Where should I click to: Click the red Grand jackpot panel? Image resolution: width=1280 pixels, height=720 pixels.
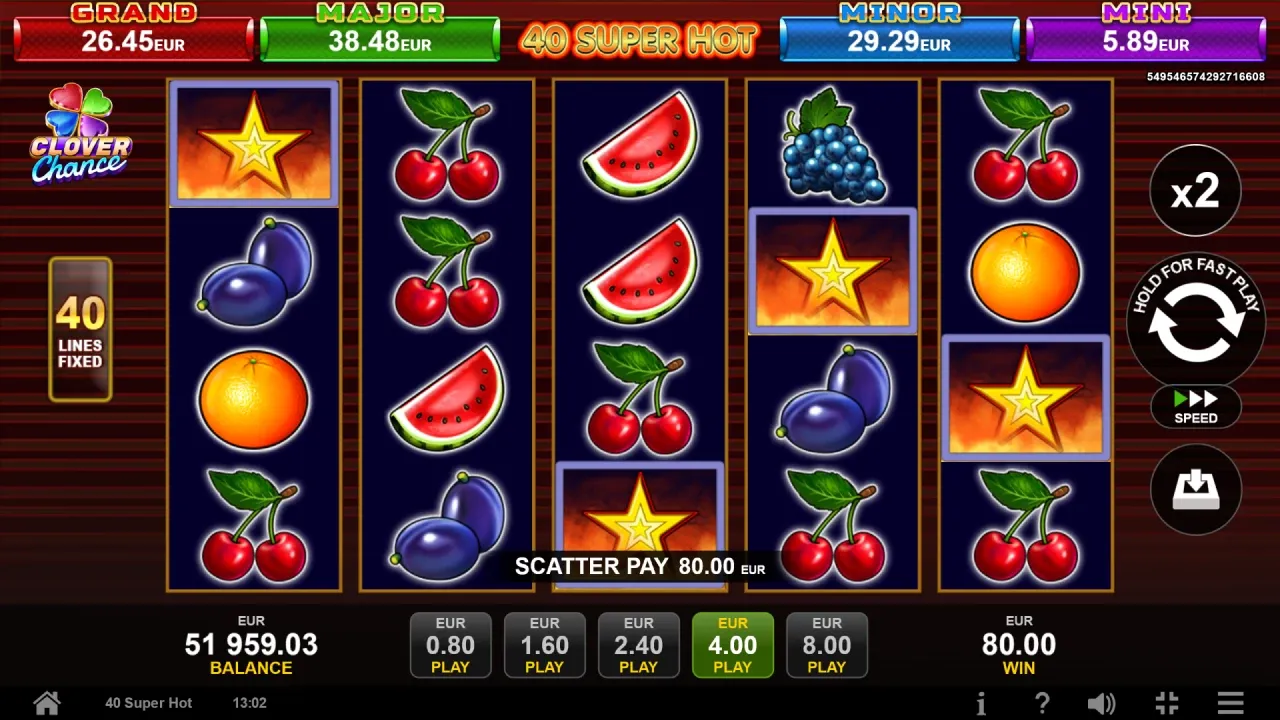[134, 33]
